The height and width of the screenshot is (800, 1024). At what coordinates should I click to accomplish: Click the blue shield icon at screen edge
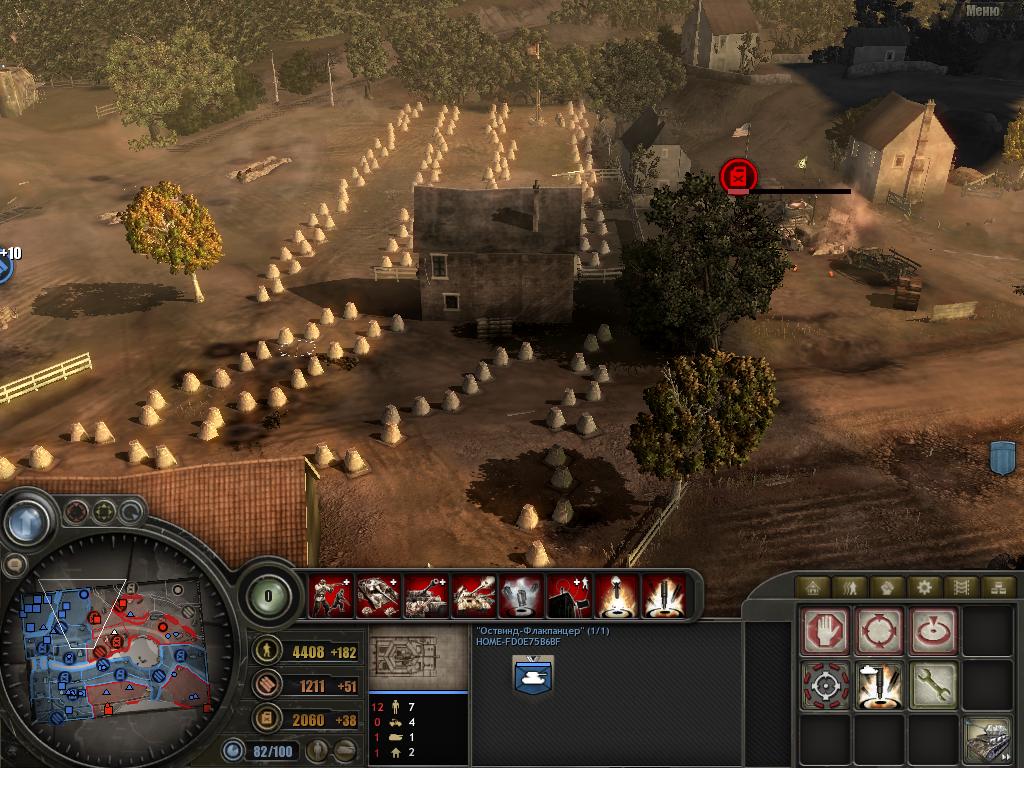1002,457
